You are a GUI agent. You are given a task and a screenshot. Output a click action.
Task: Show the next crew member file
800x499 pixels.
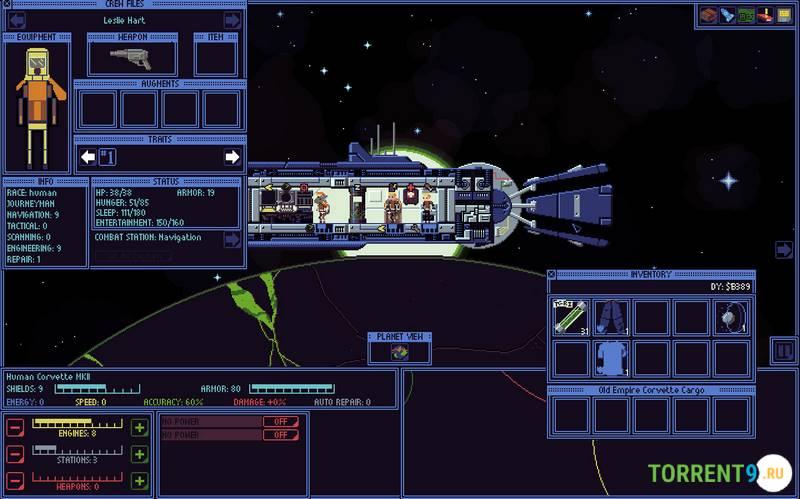click(232, 20)
